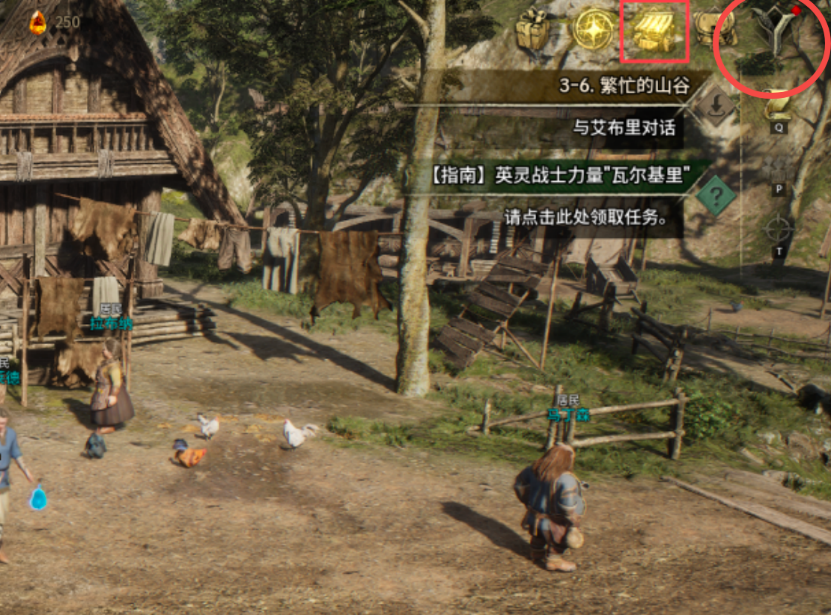Open the backpack inventory icon
This screenshot has height=616, width=831.
(716, 28)
